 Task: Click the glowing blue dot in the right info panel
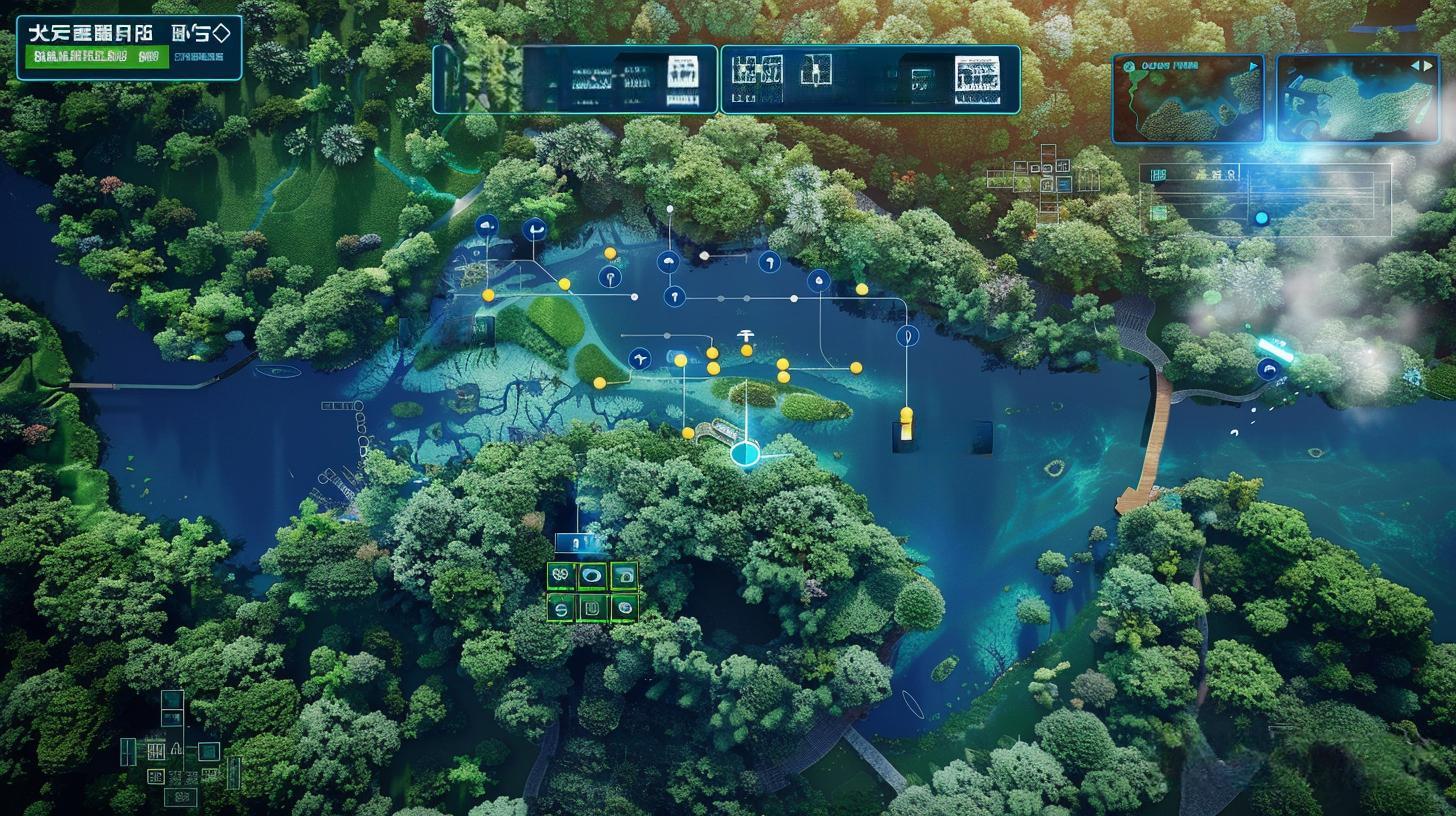[1261, 218]
